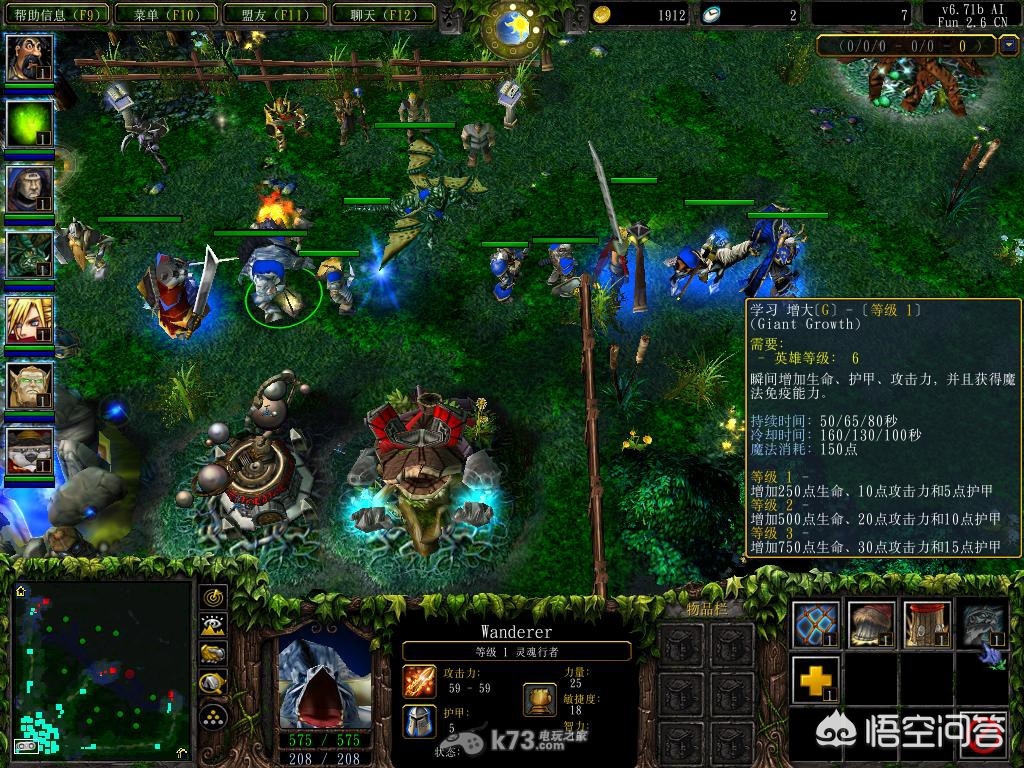Activate the minimap signal ping button
Viewport: 1024px width, 768px height.
coord(213,598)
